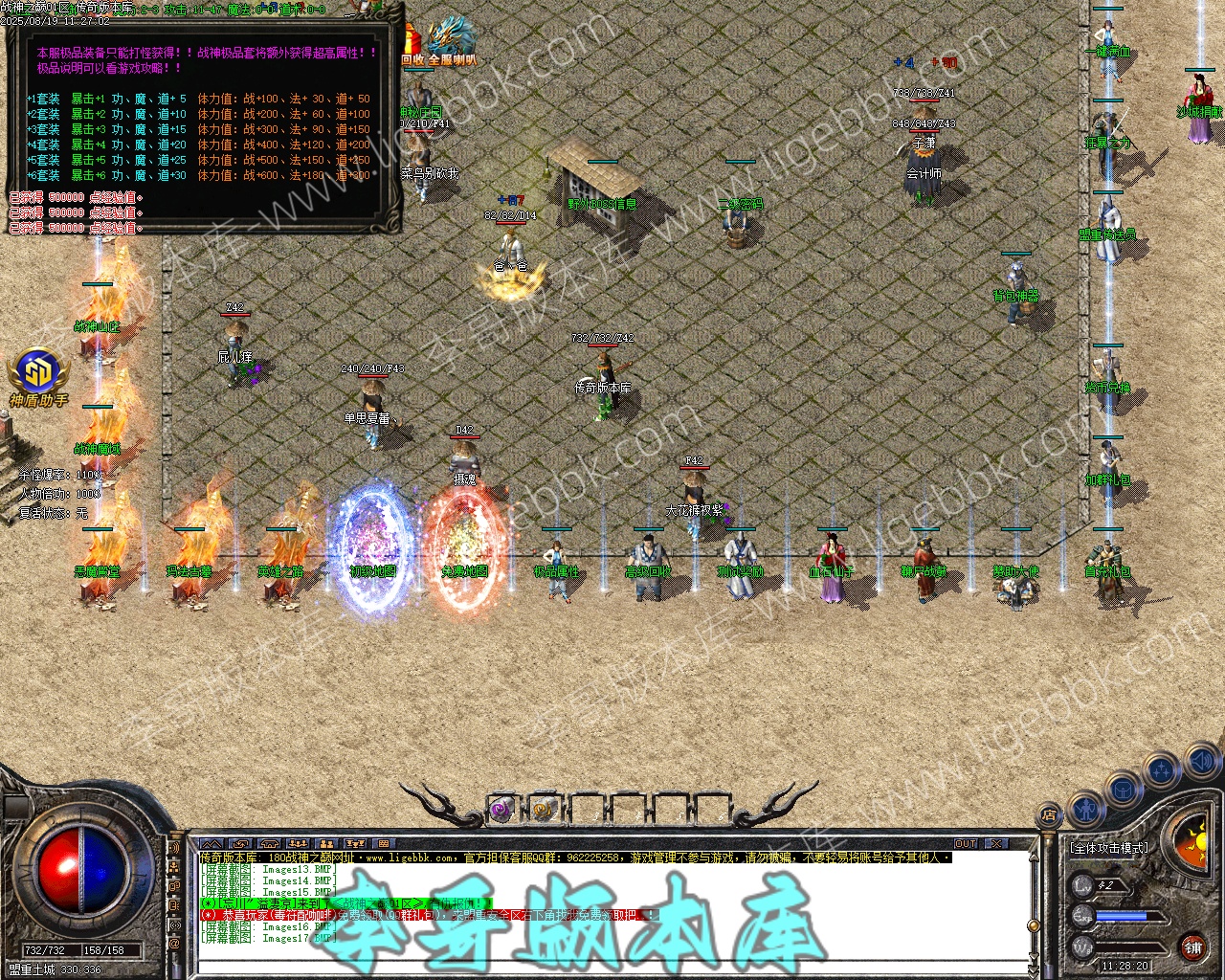This screenshot has height=980, width=1225.
Task: Change the 全体攻击模式 attack mode
Action: tap(1108, 848)
